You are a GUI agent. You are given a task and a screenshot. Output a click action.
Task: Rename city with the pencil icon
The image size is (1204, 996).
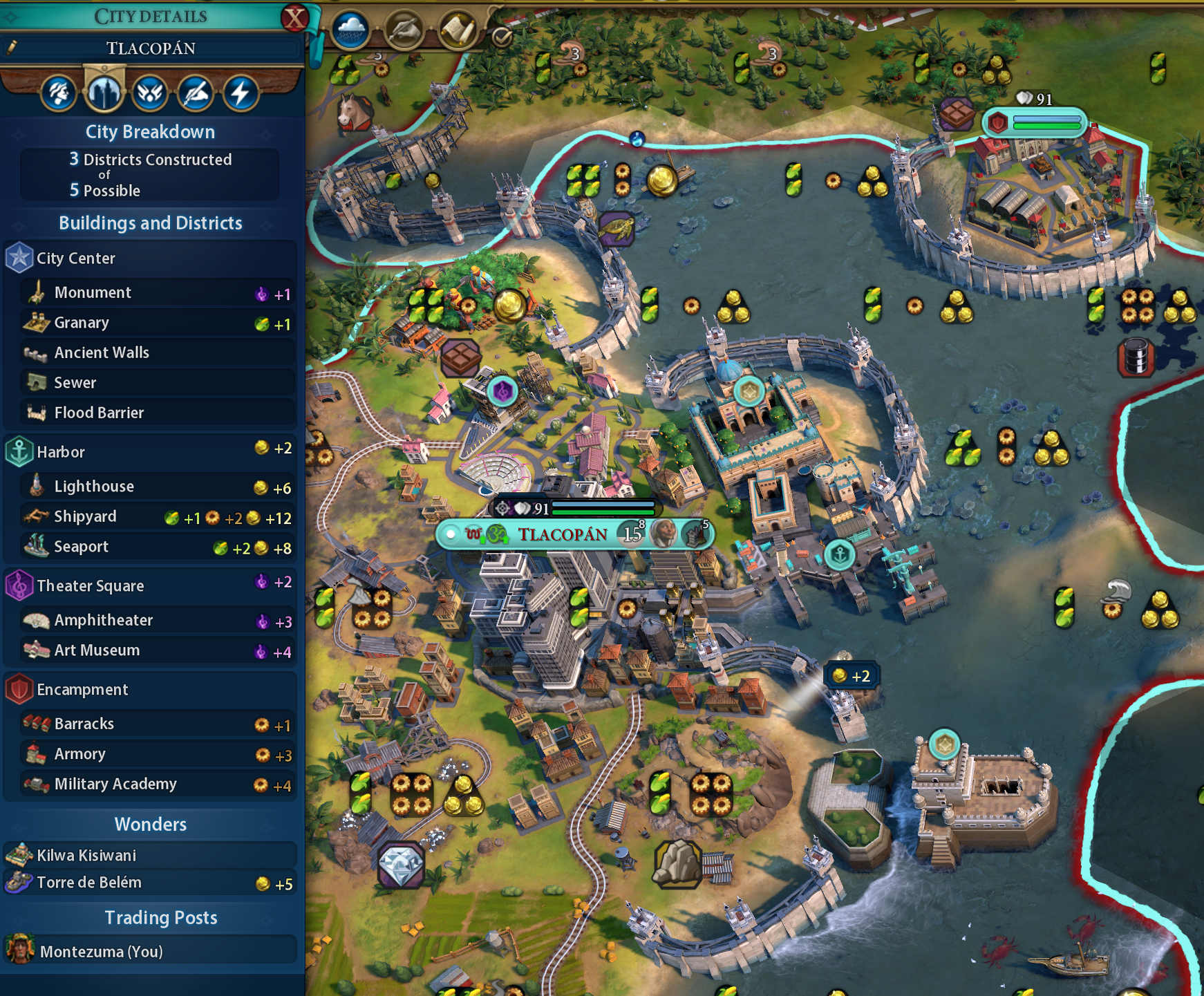[12, 48]
